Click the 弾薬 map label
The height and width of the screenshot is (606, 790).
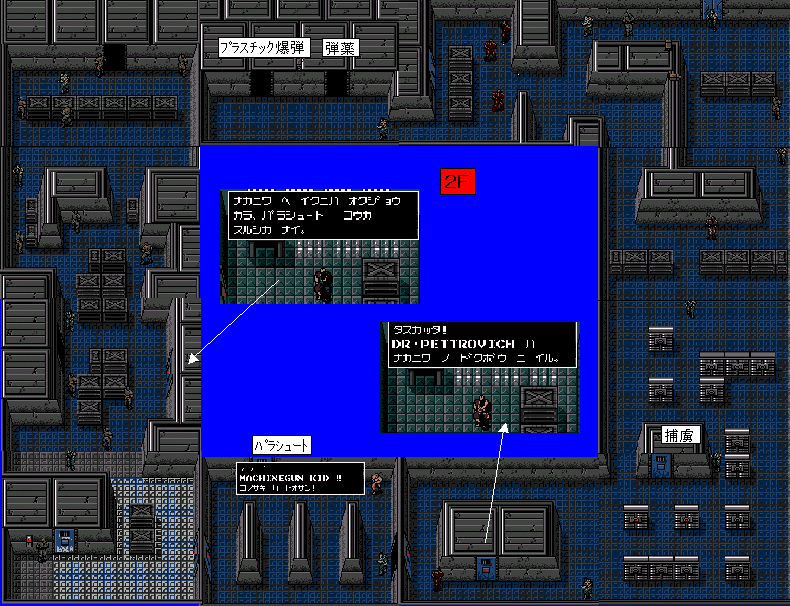(341, 47)
